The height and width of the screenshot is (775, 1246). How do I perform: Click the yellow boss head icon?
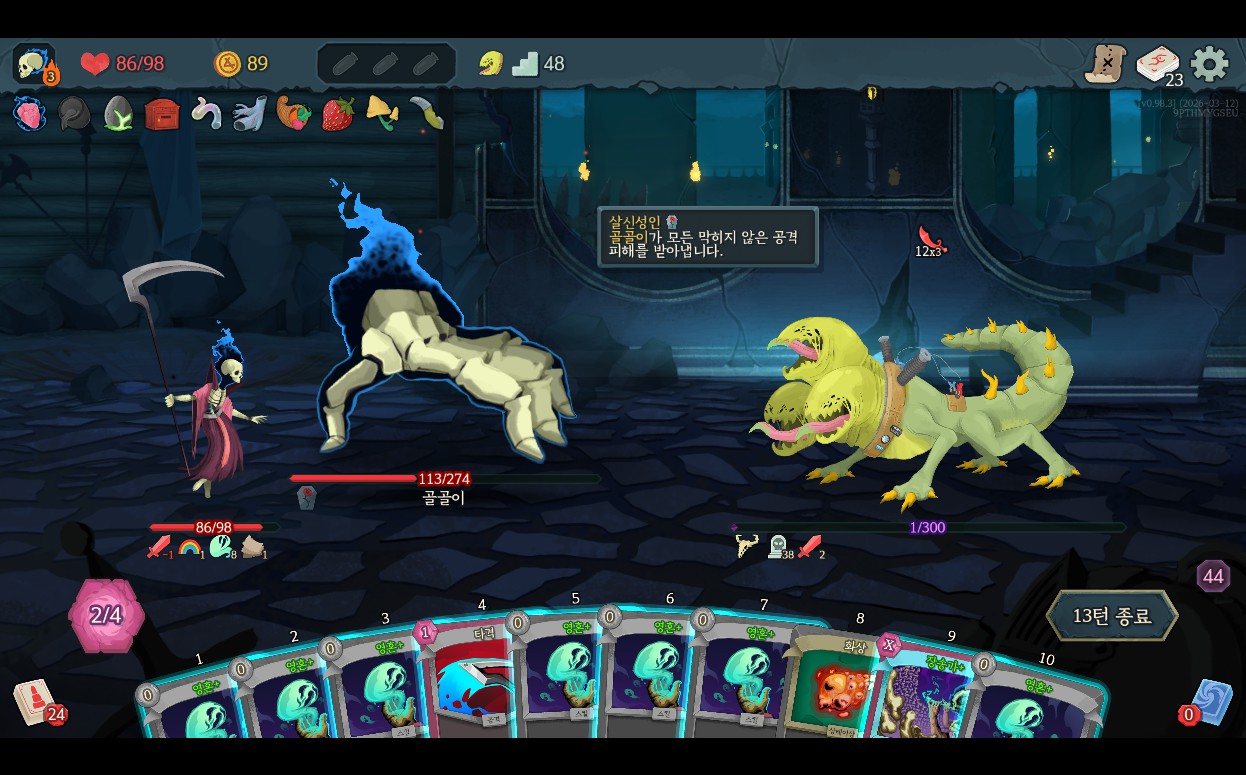(490, 64)
